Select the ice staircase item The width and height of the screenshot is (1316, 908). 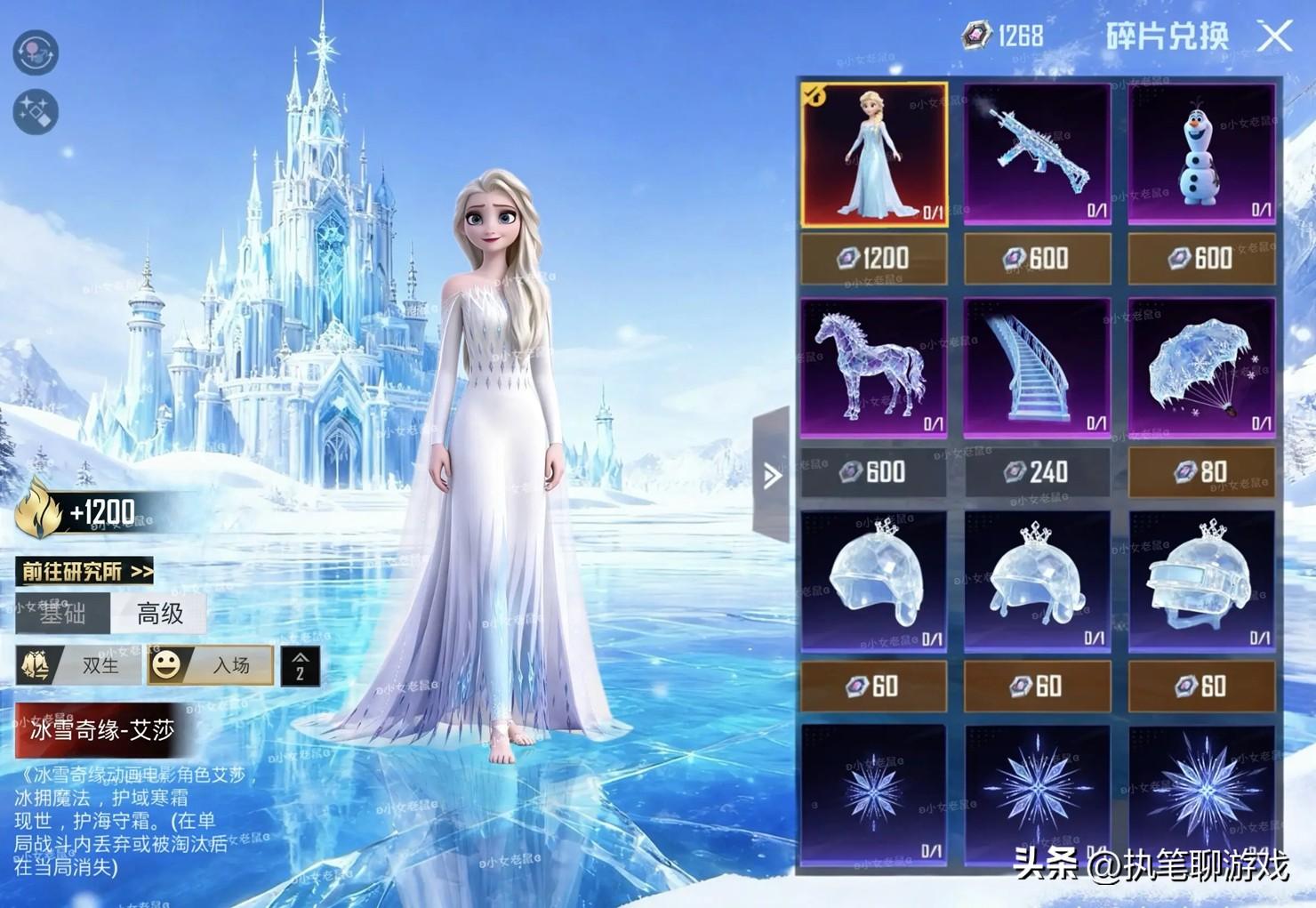pyautogui.click(x=1037, y=368)
